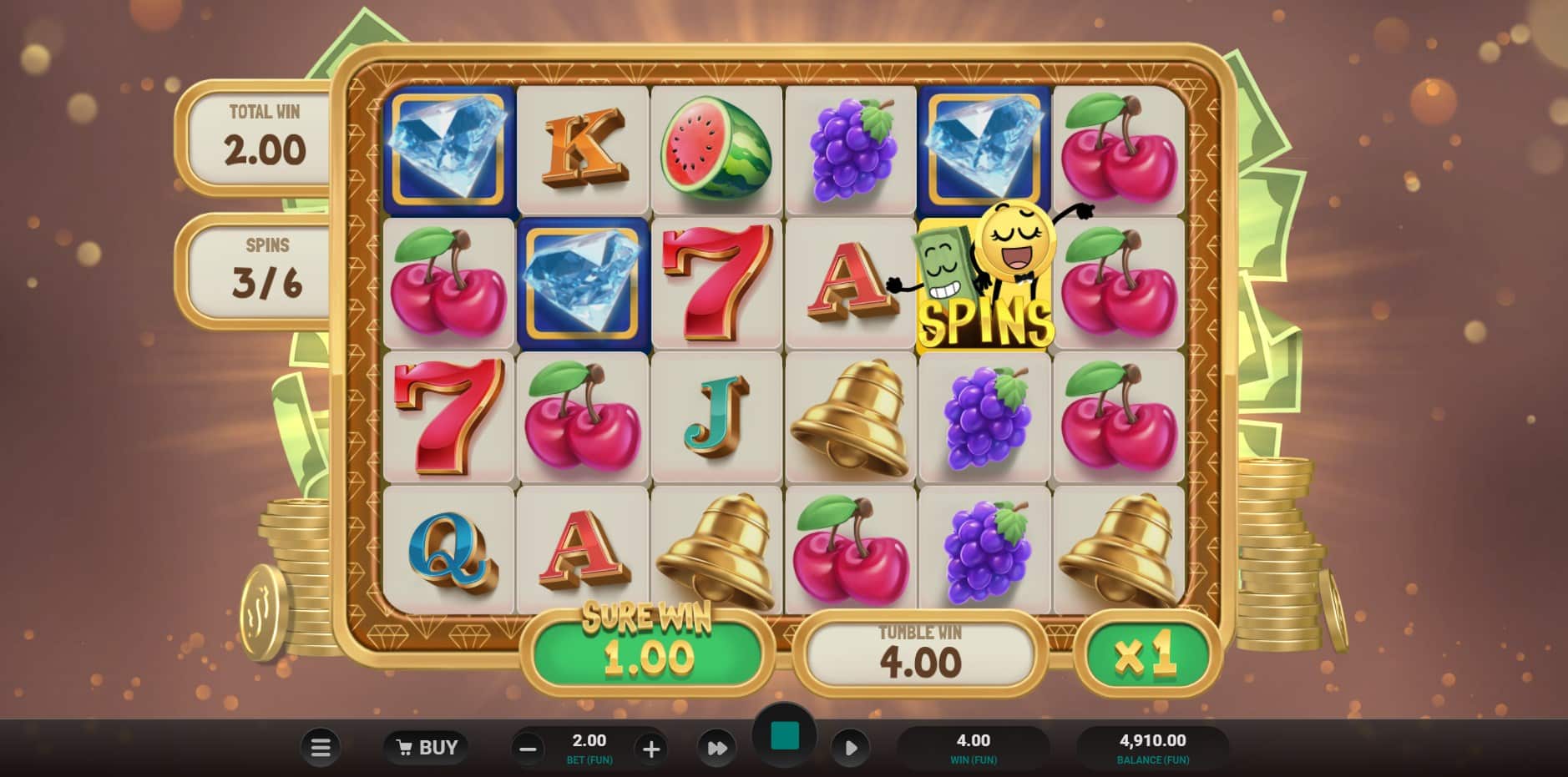Decrease the bet with minus button
This screenshot has width=1568, height=777.
click(528, 749)
